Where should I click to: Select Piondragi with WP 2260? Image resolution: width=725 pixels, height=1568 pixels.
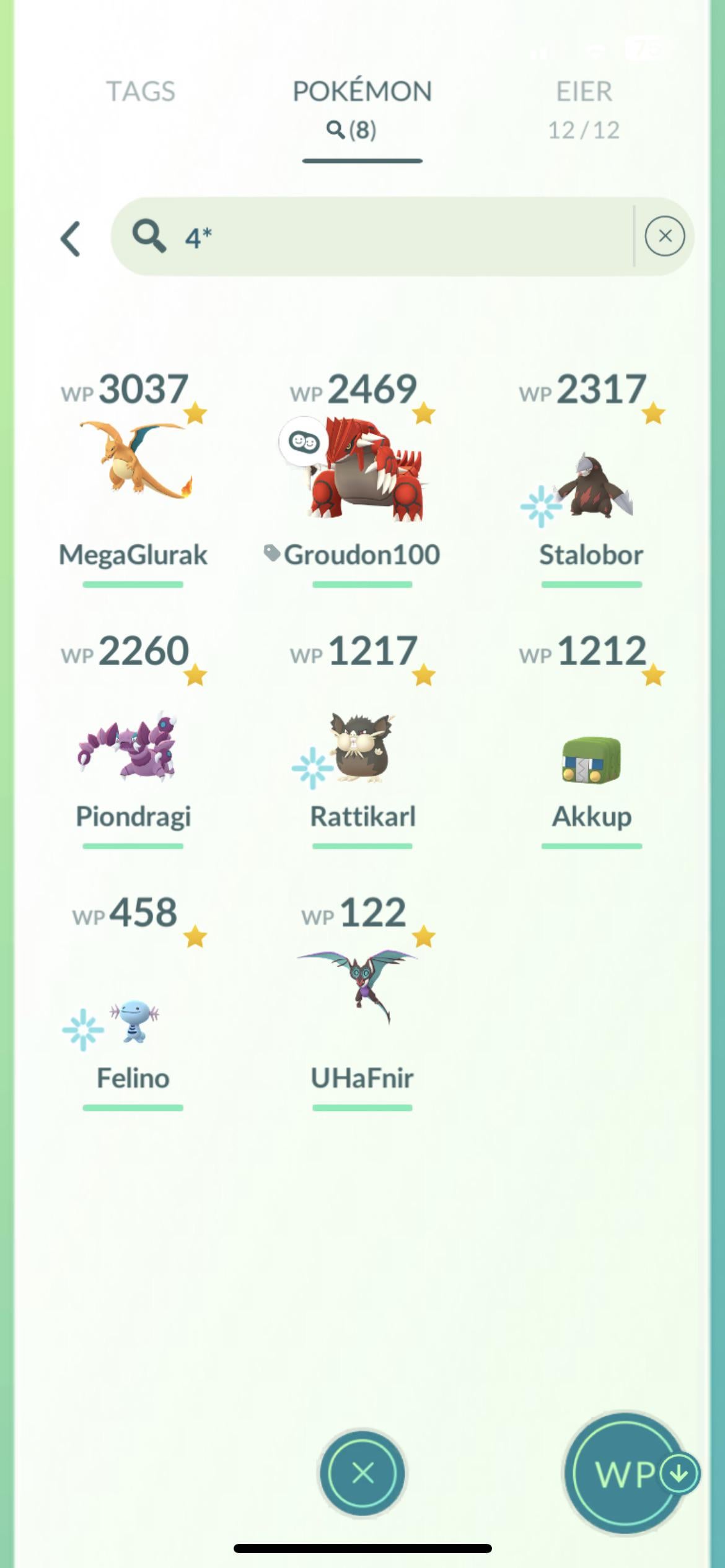coord(133,743)
